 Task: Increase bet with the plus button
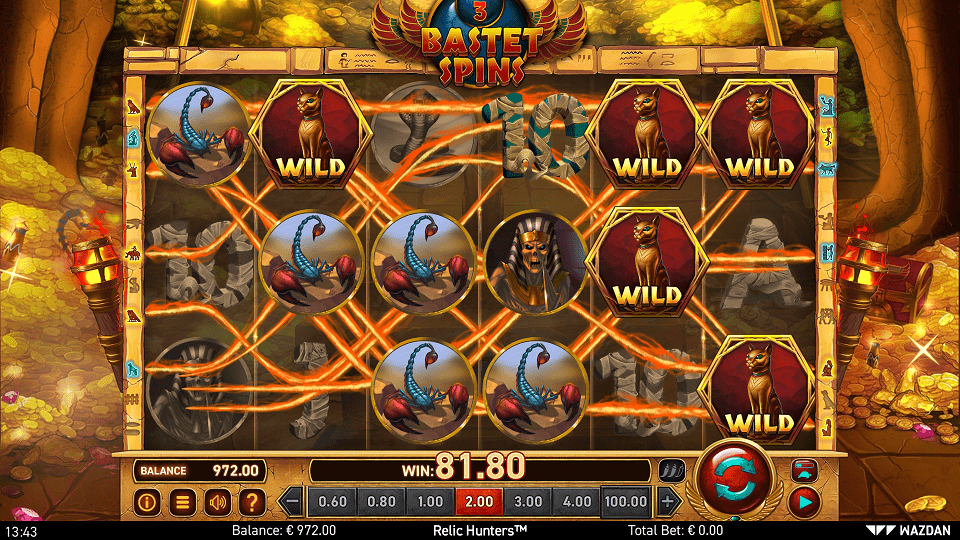[669, 501]
